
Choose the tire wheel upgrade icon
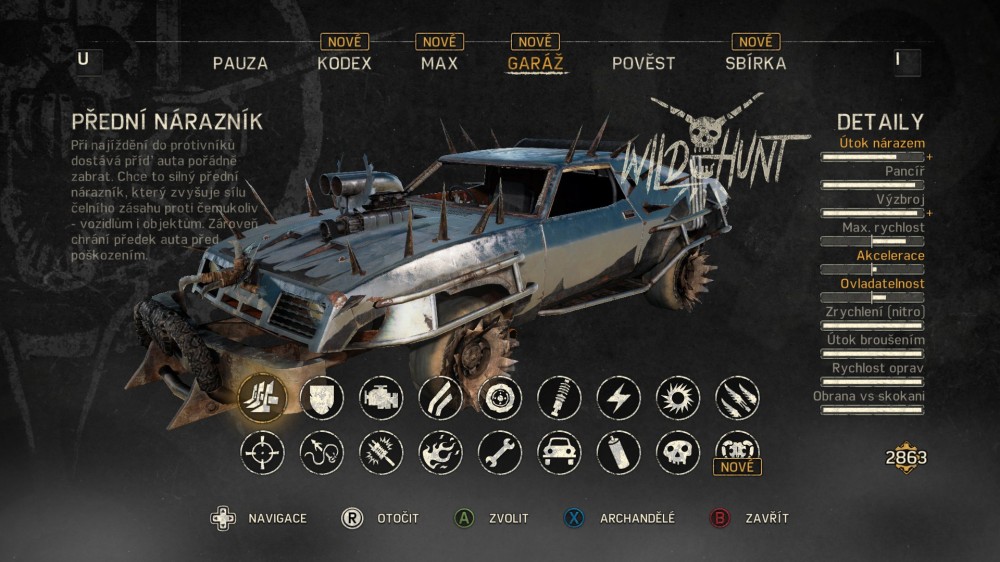(500, 398)
